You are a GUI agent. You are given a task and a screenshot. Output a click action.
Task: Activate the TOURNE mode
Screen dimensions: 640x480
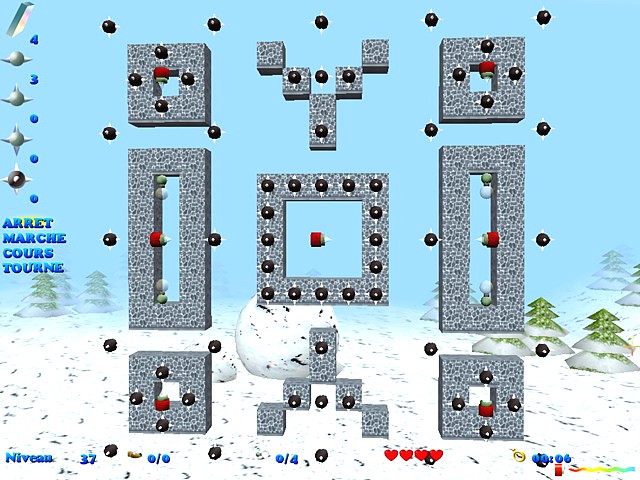(33, 268)
